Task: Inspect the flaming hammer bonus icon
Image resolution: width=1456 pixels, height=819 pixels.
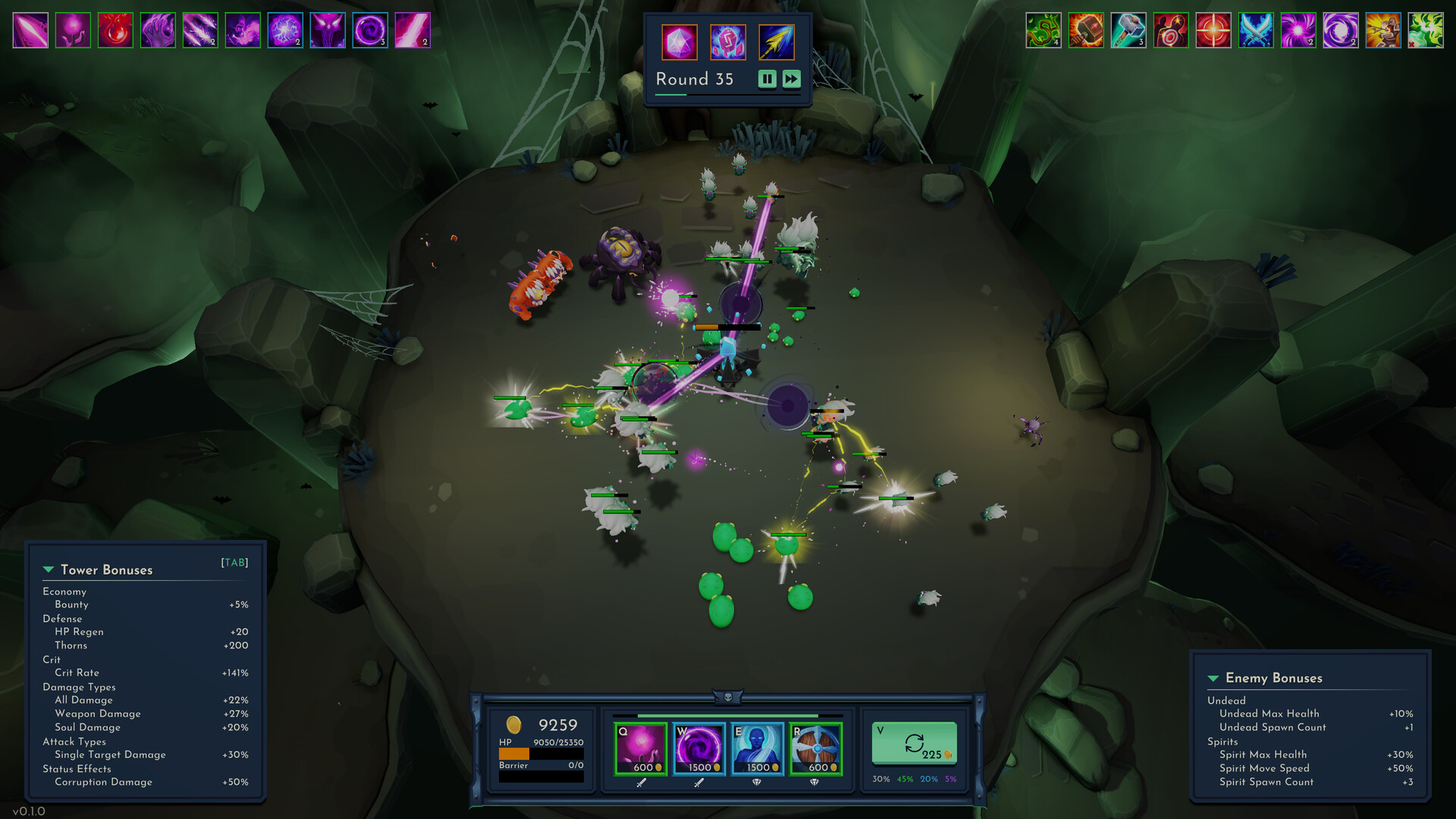Action: tap(1086, 30)
